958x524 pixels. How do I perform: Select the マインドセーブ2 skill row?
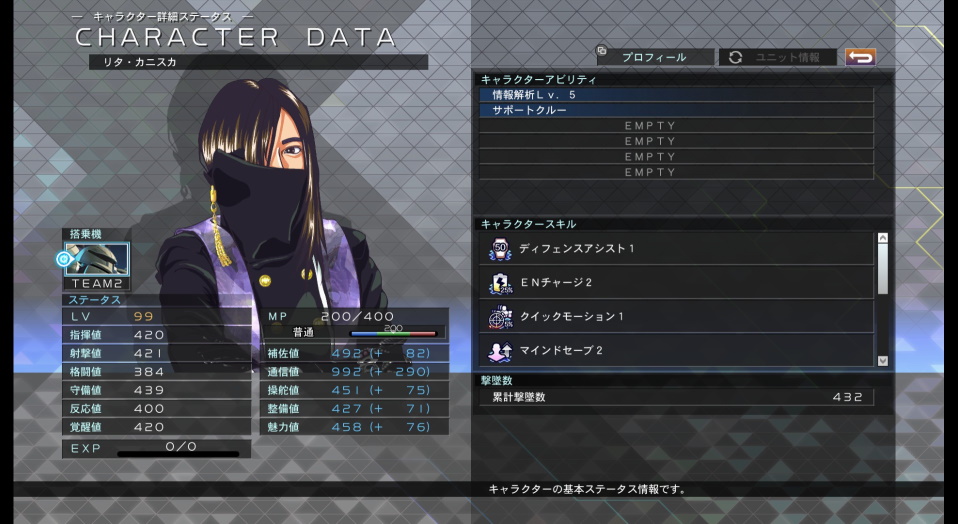point(678,351)
